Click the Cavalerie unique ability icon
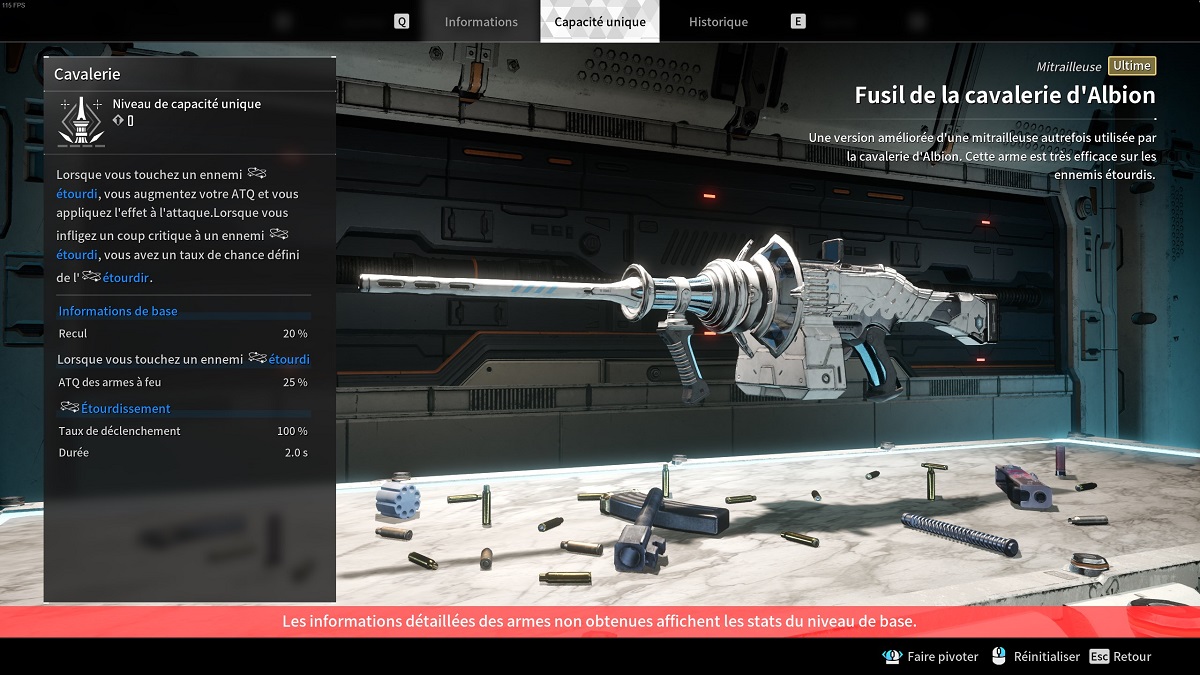 pyautogui.click(x=79, y=119)
